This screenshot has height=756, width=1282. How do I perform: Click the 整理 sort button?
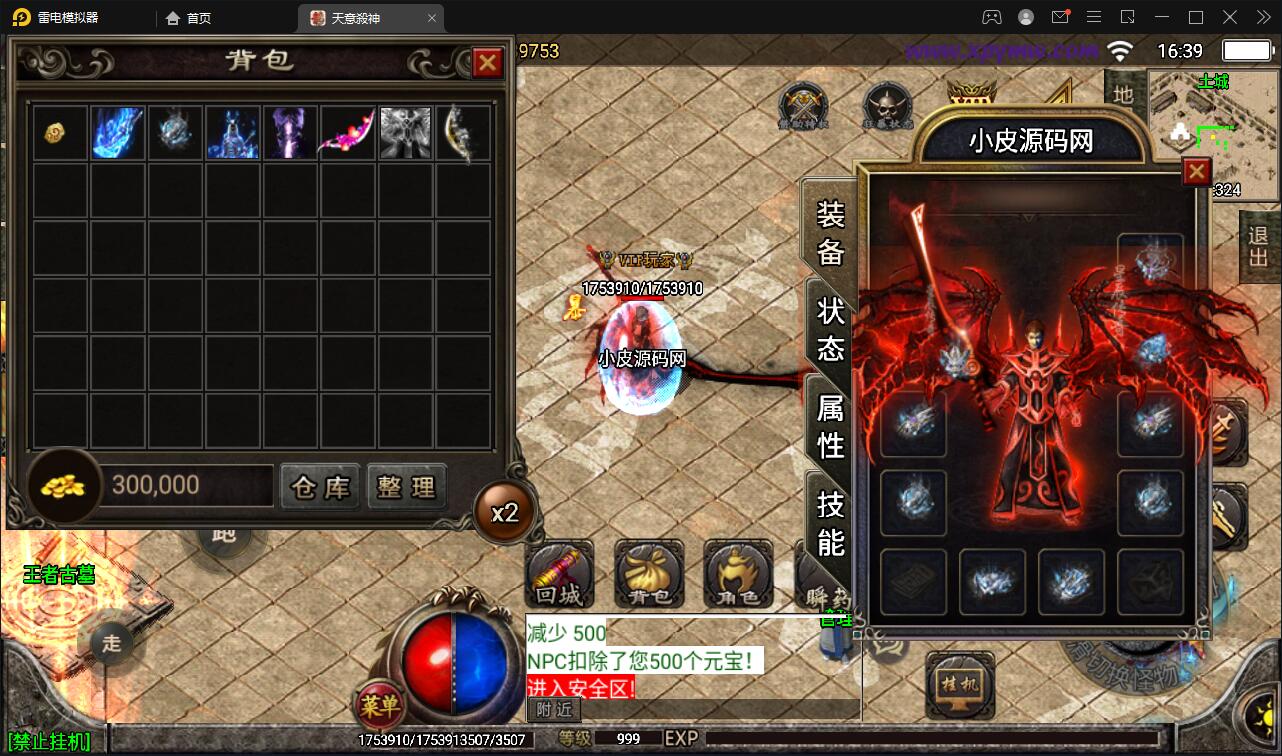click(x=406, y=486)
